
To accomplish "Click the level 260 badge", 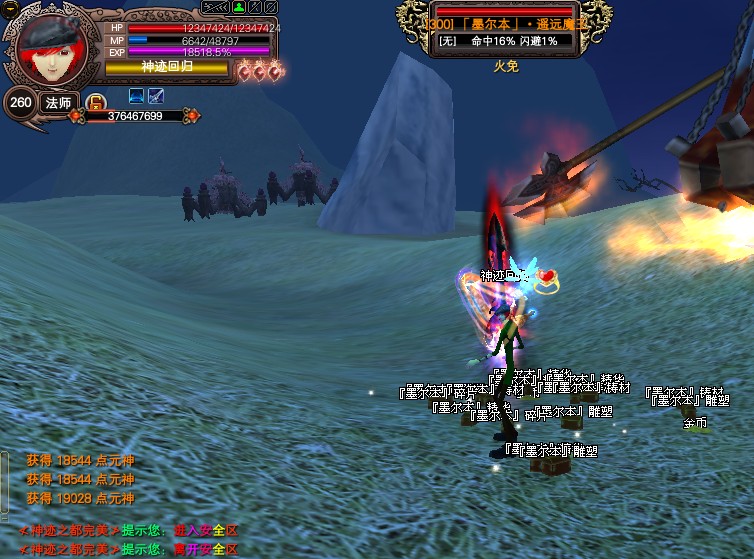I will [19, 102].
